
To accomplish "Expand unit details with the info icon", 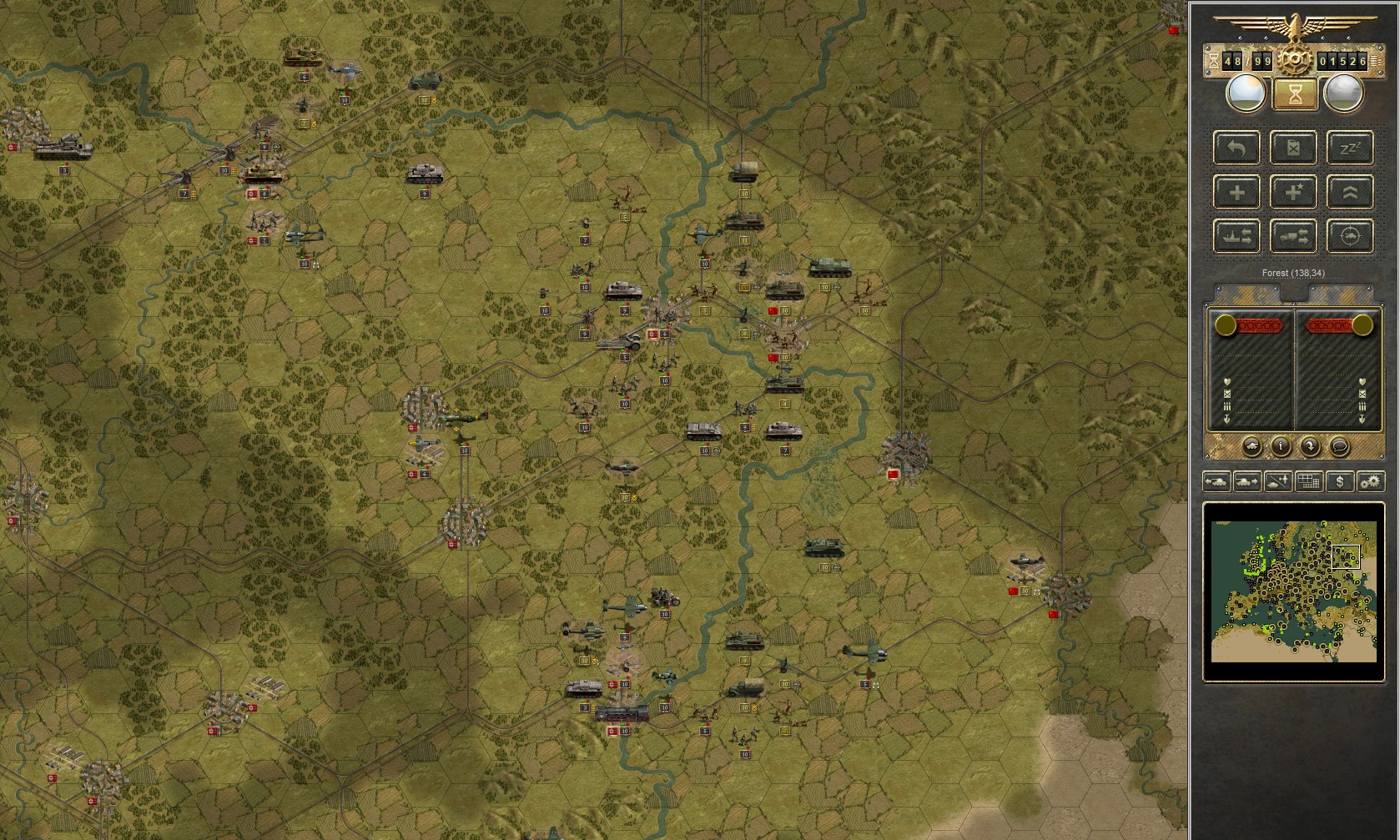I will (1281, 447).
